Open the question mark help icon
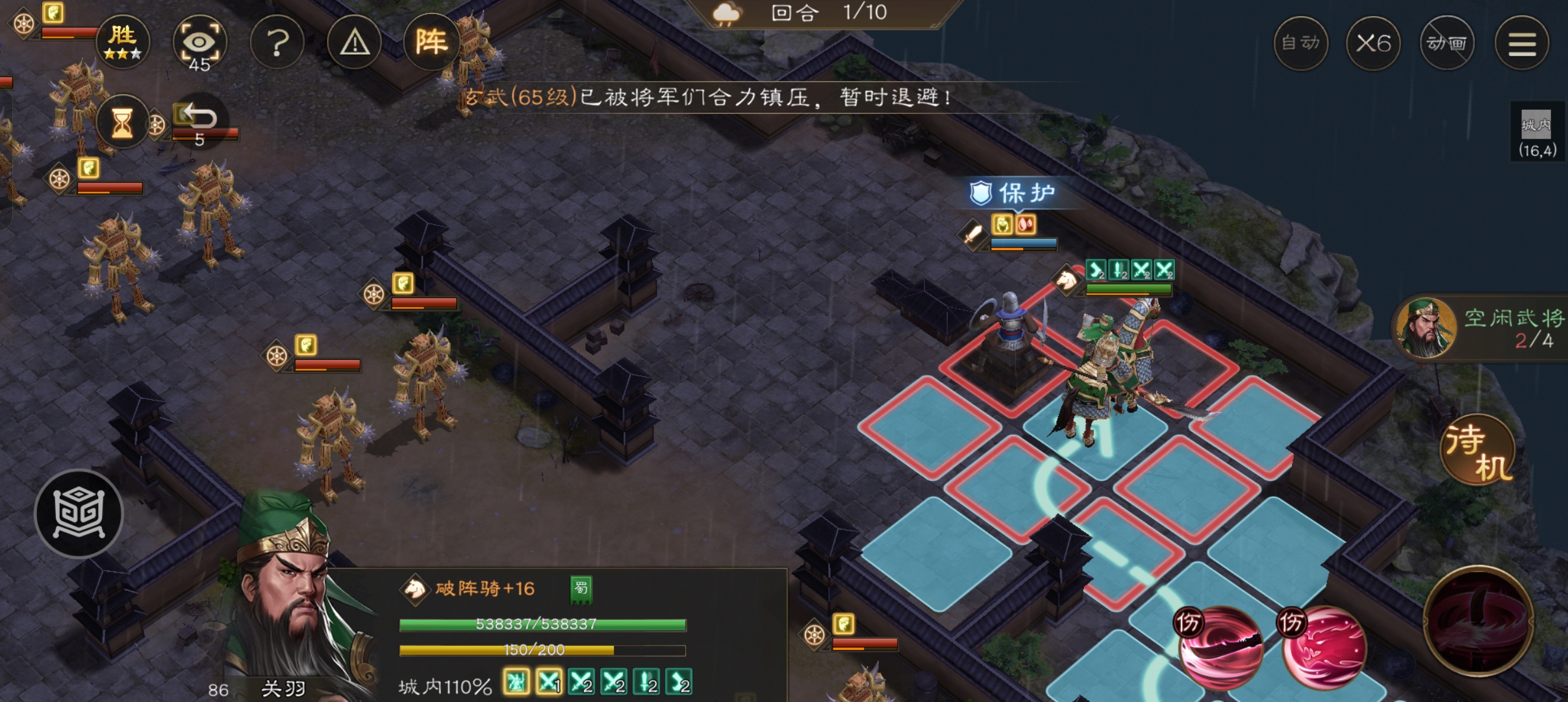This screenshot has height=702, width=1568. click(x=278, y=42)
